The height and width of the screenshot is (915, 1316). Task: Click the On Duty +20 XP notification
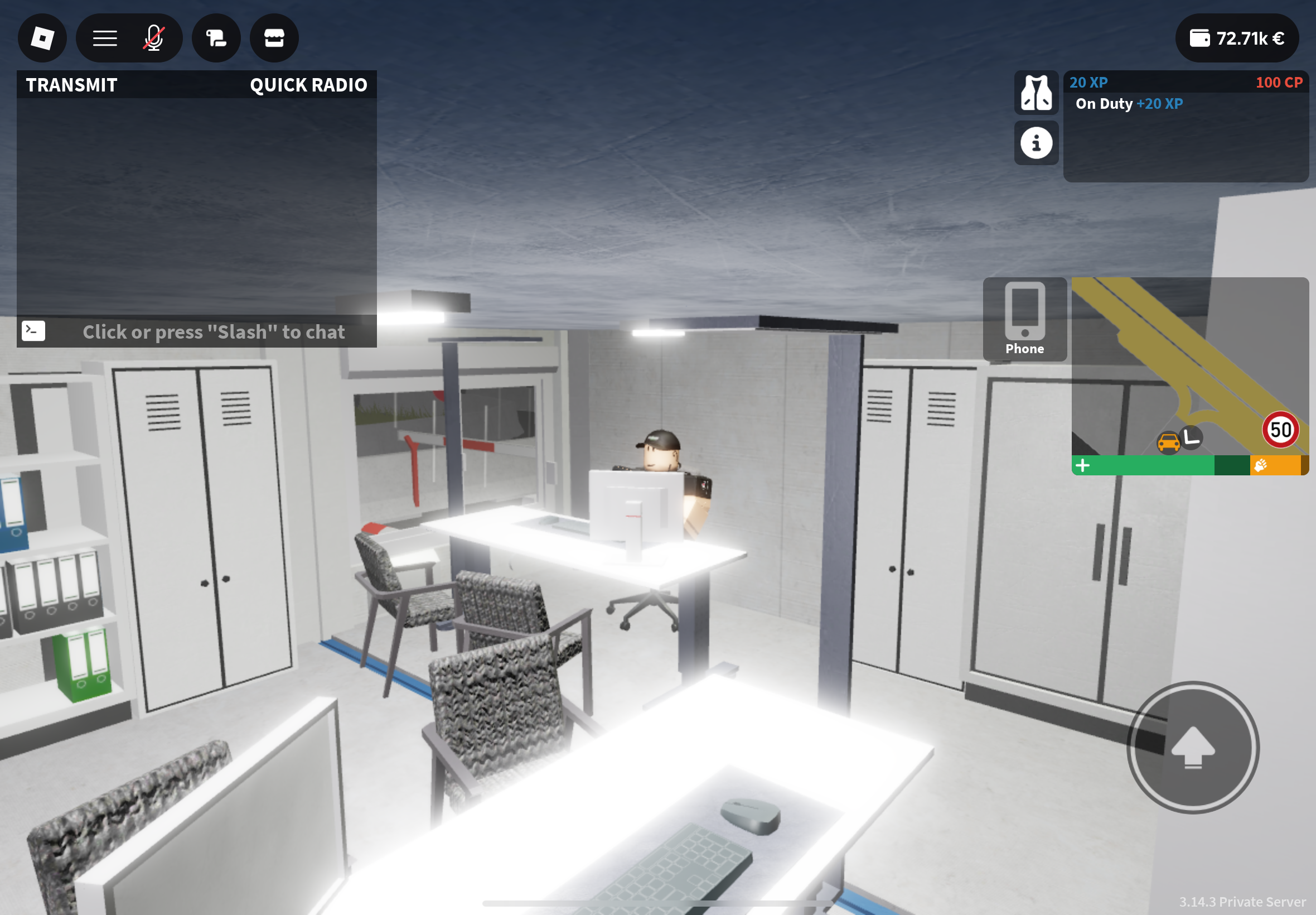pyautogui.click(x=1129, y=104)
